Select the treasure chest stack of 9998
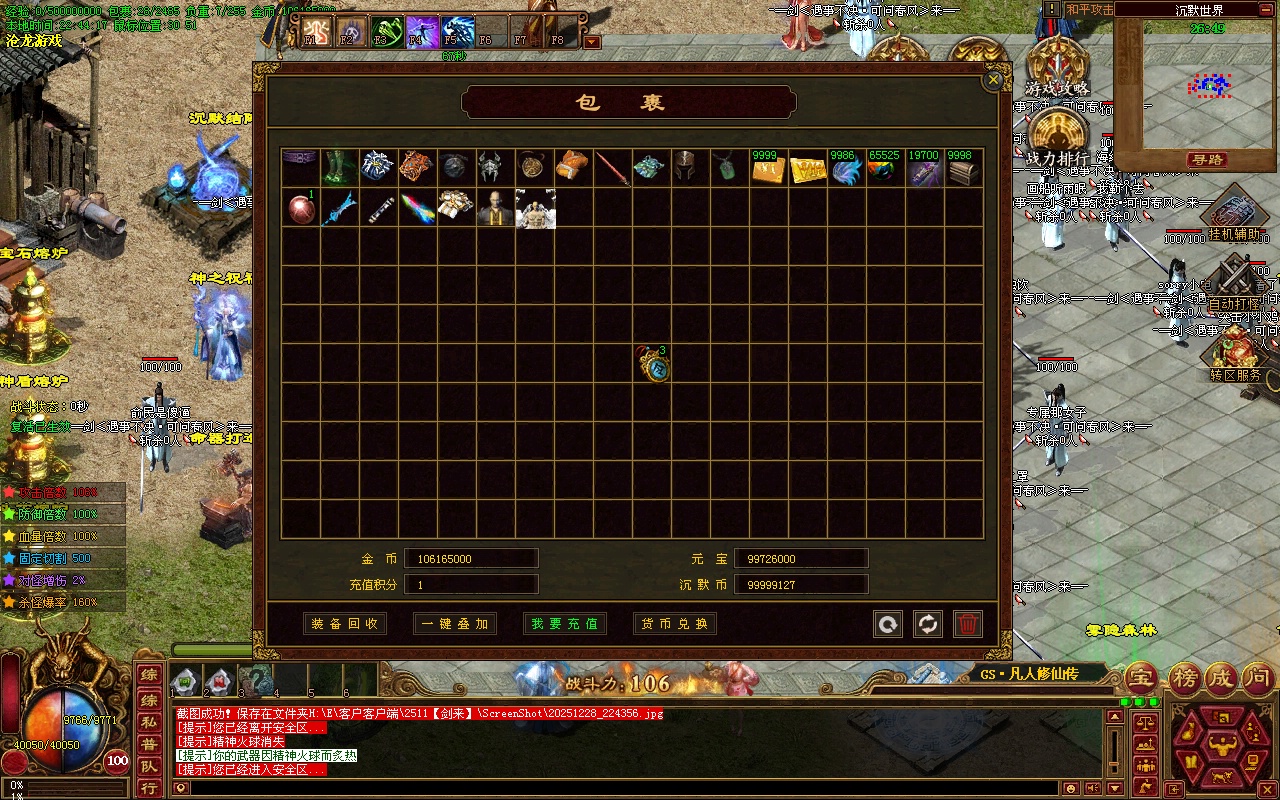This screenshot has height=800, width=1280. [x=963, y=170]
